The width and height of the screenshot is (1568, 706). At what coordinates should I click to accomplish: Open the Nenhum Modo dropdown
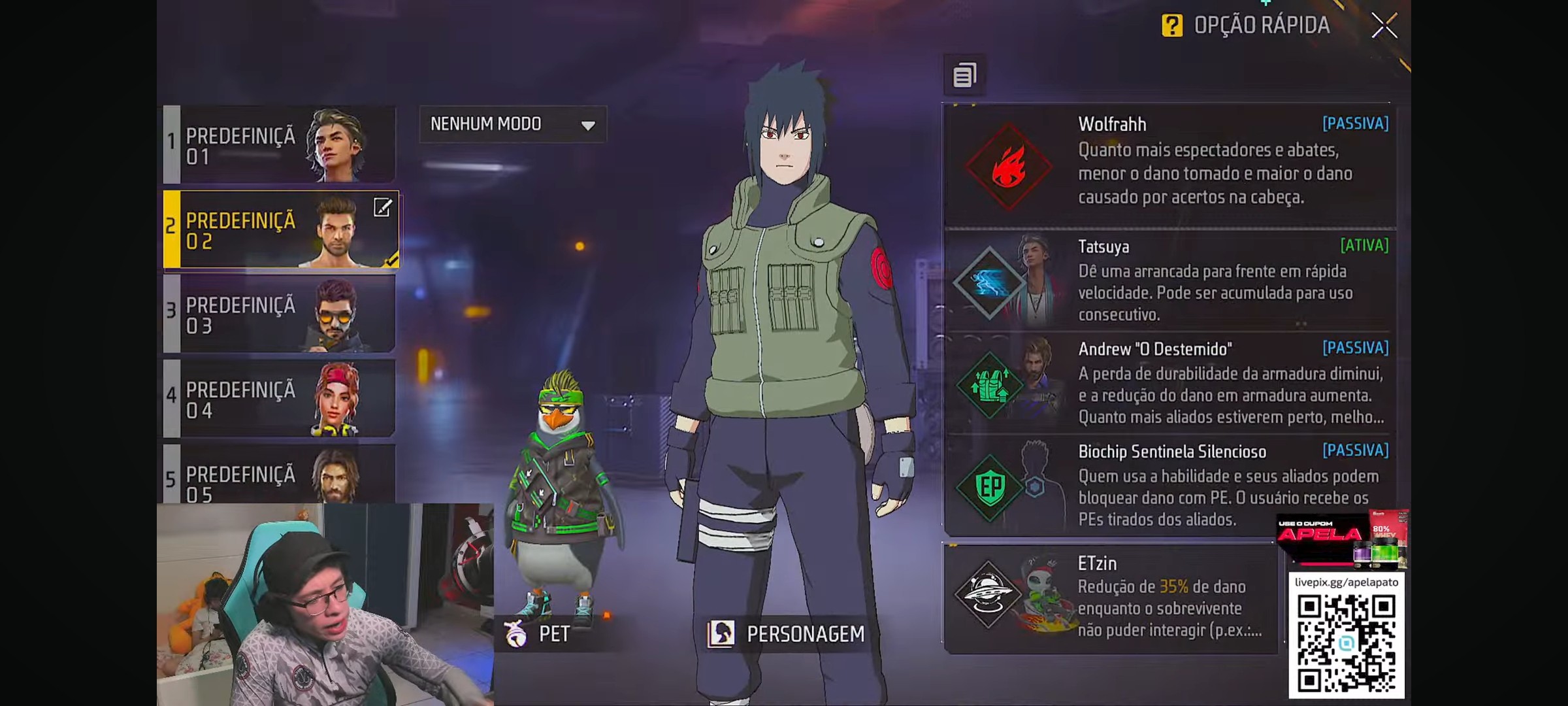(513, 124)
